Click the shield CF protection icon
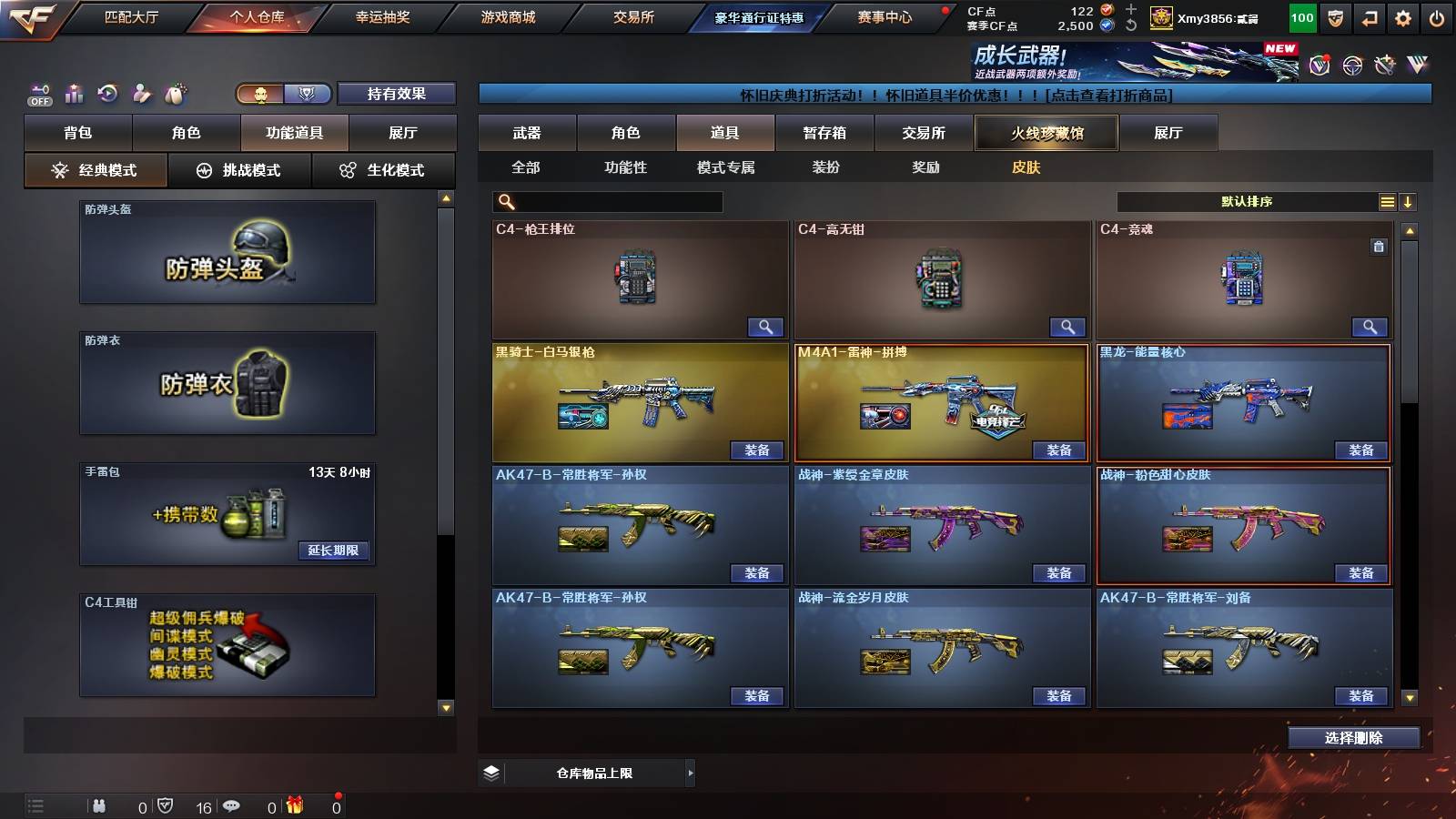The image size is (1456, 819). click(x=1333, y=17)
